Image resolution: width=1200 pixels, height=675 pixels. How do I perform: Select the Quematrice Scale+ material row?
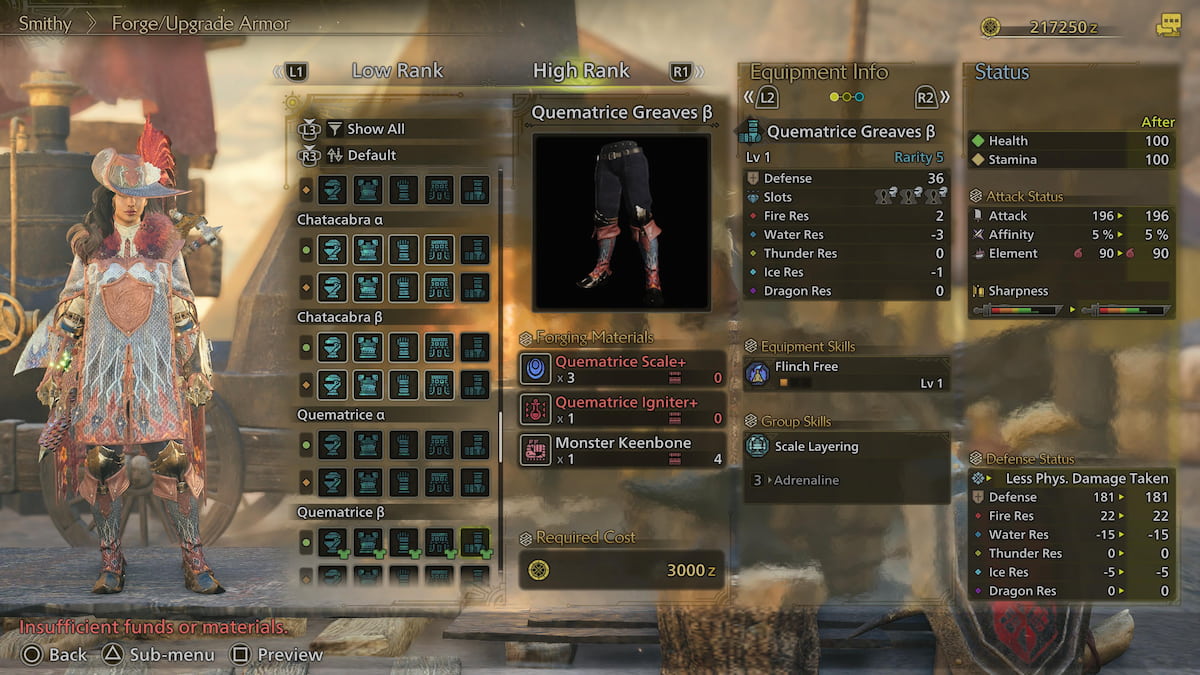click(621, 369)
